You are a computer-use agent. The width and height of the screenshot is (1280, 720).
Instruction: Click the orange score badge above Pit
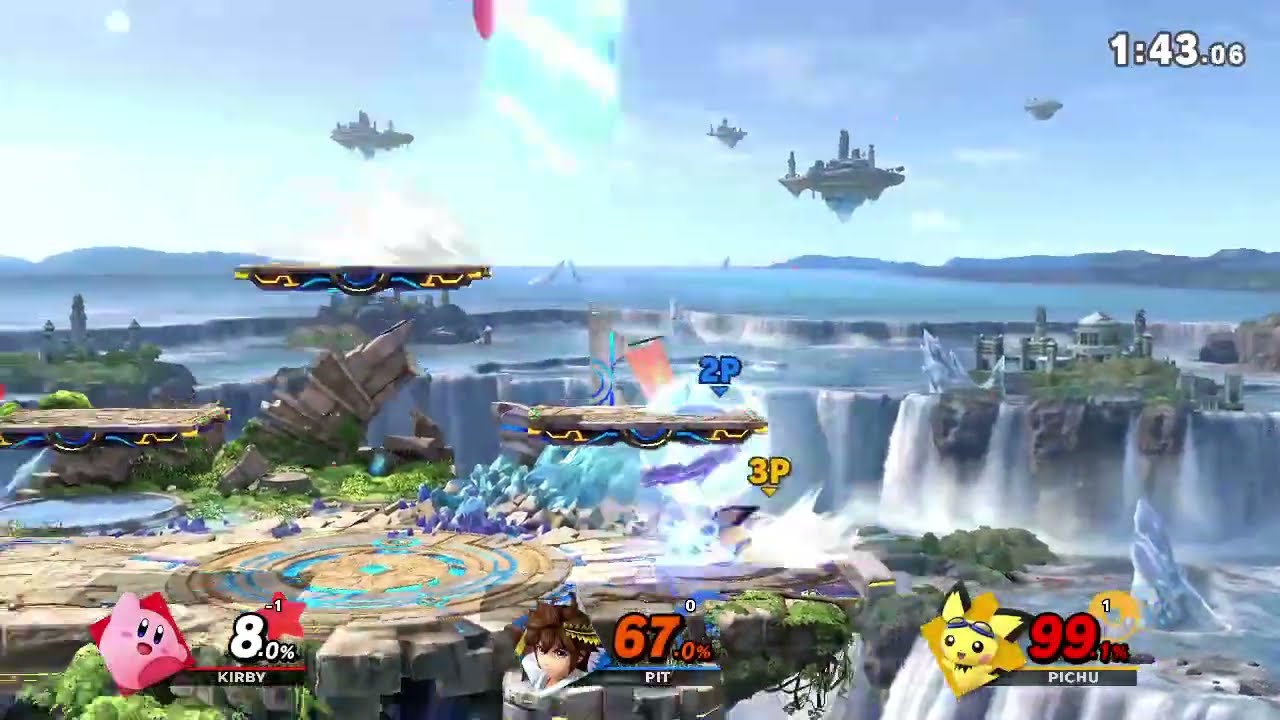point(688,607)
